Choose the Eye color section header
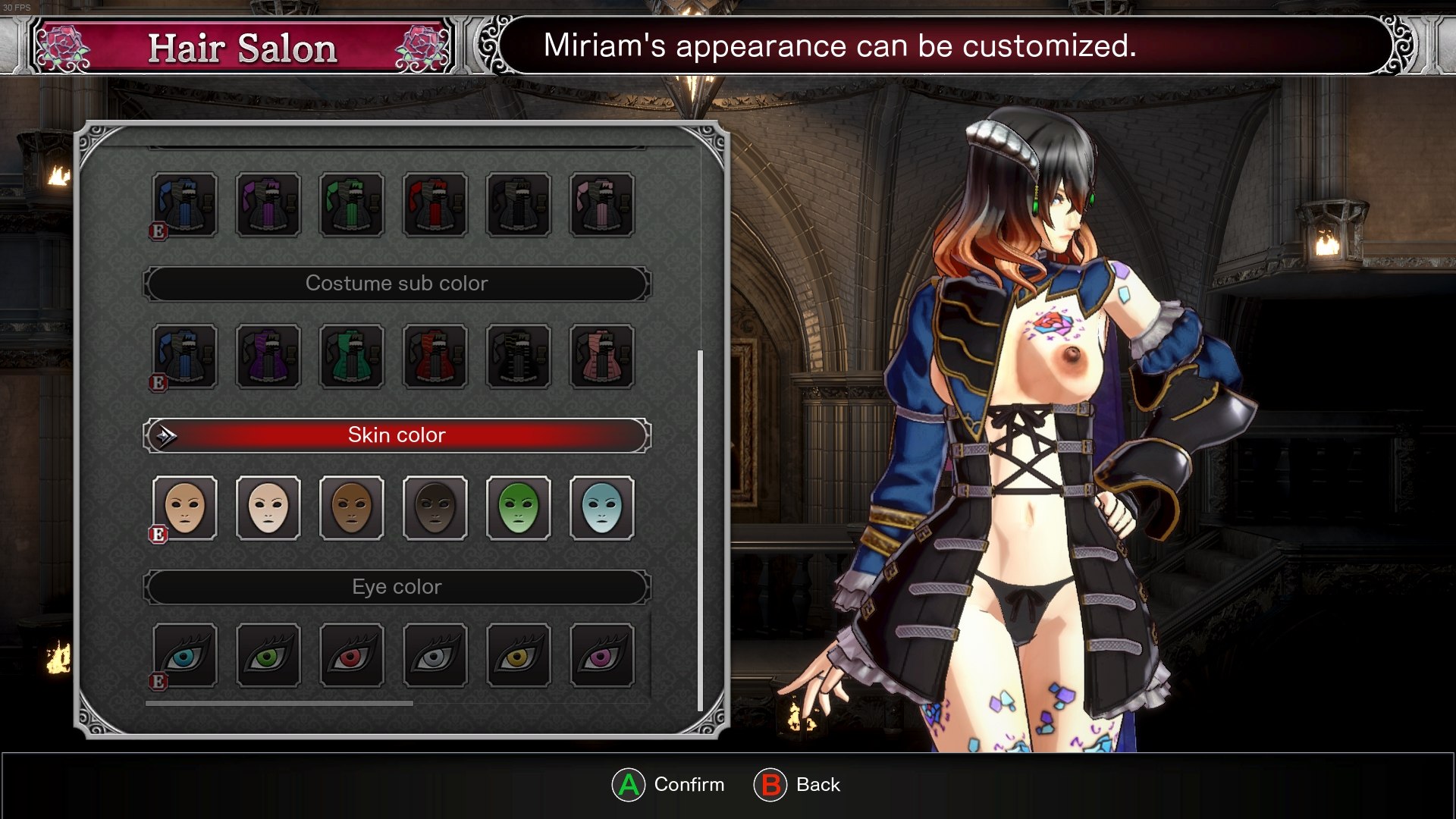 point(397,587)
